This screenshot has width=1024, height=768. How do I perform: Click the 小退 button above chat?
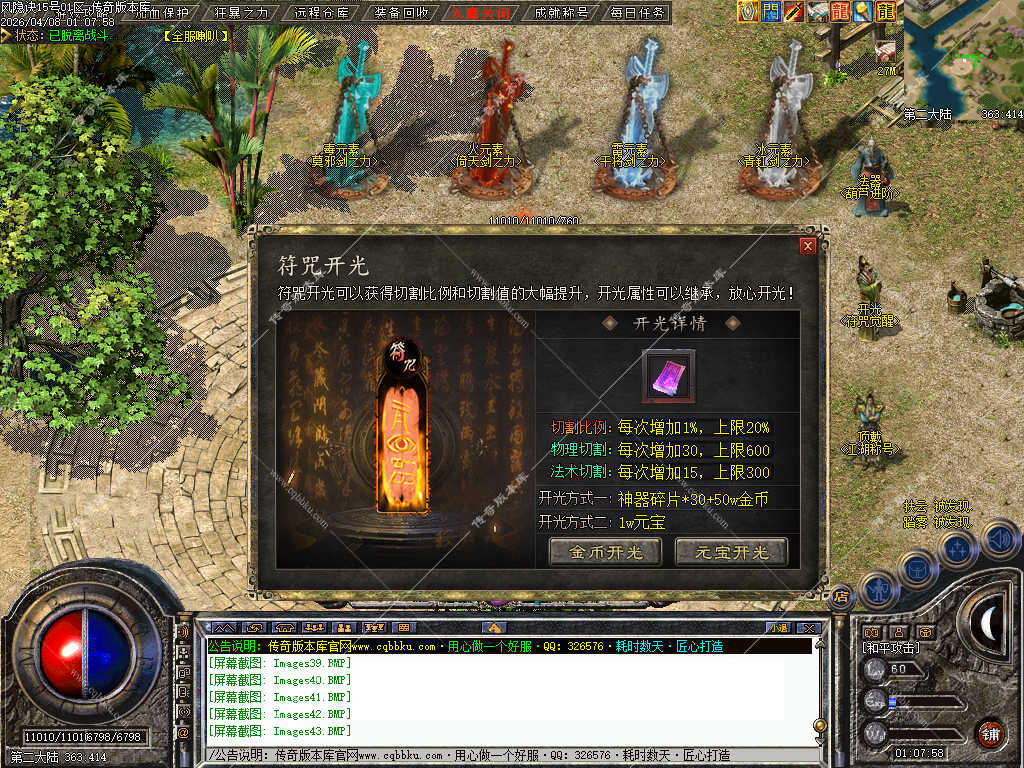(777, 627)
